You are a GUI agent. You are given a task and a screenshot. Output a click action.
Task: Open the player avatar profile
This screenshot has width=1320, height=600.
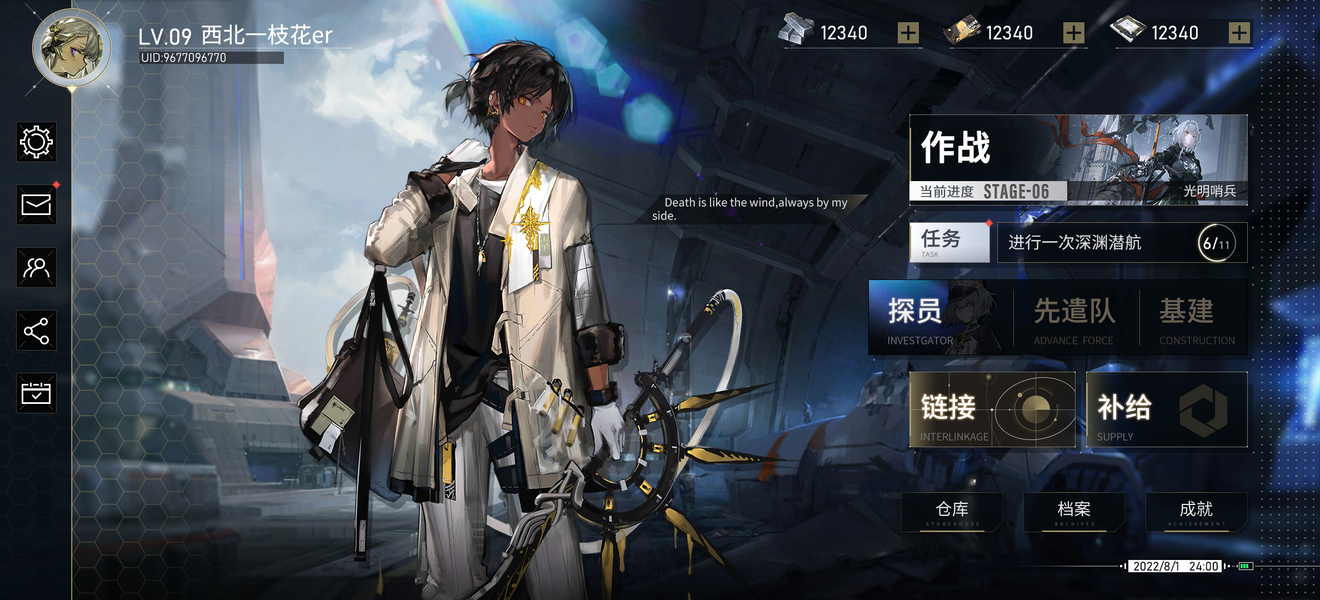point(71,49)
